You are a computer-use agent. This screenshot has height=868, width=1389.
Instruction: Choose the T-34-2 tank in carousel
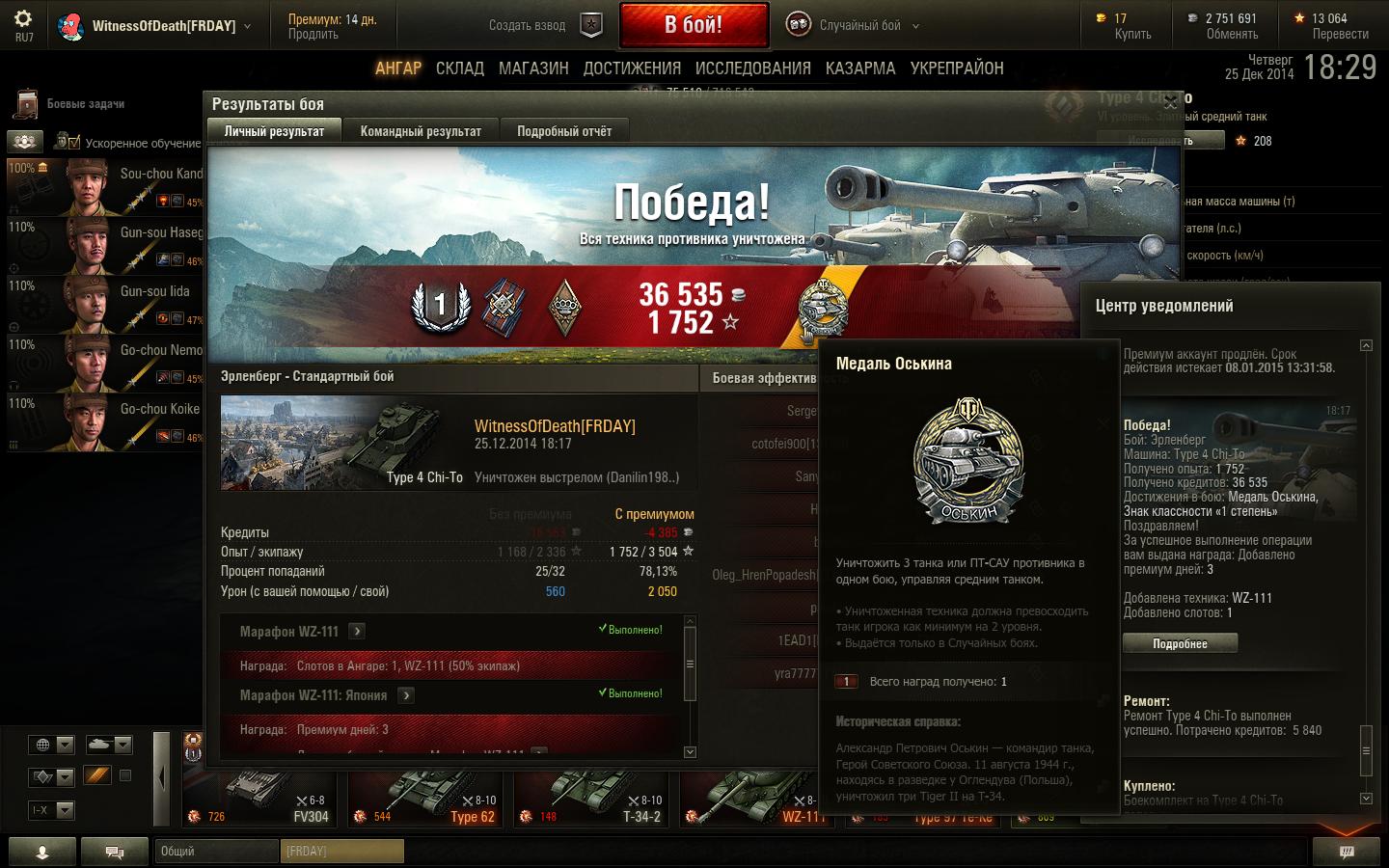tap(590, 799)
